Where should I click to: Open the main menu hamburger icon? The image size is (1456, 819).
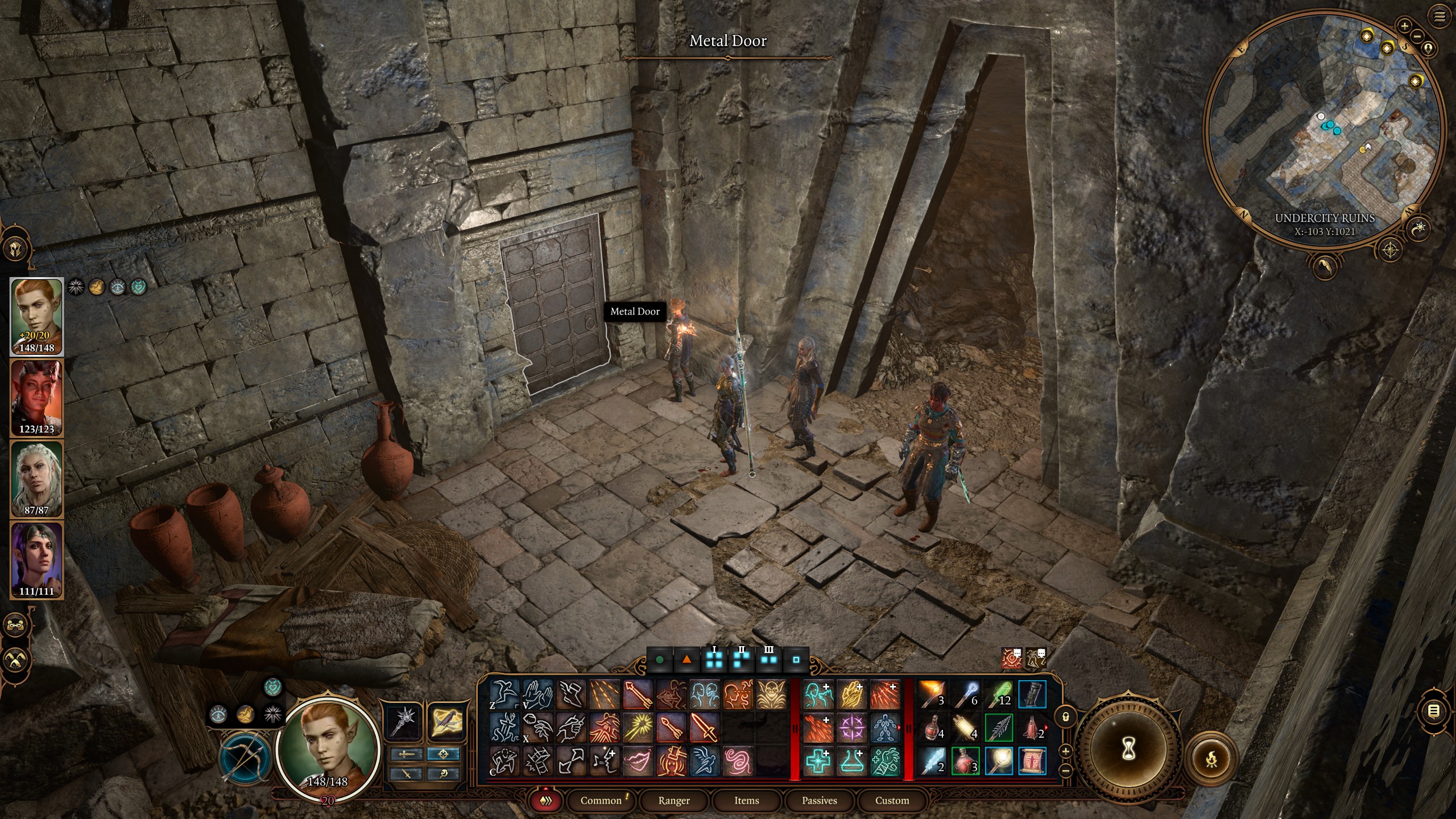tap(1440, 17)
